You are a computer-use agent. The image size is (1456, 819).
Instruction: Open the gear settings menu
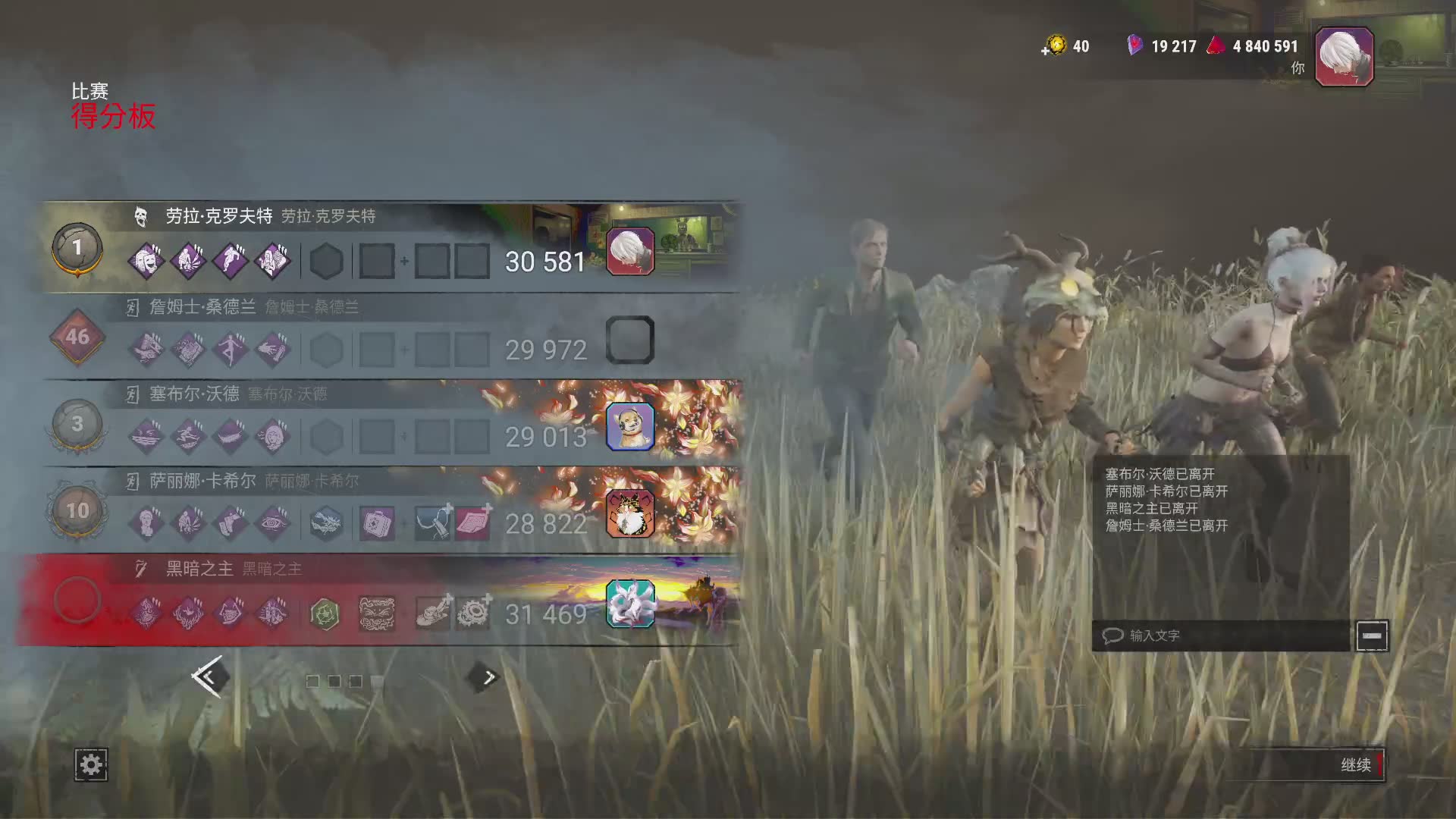pos(91,764)
